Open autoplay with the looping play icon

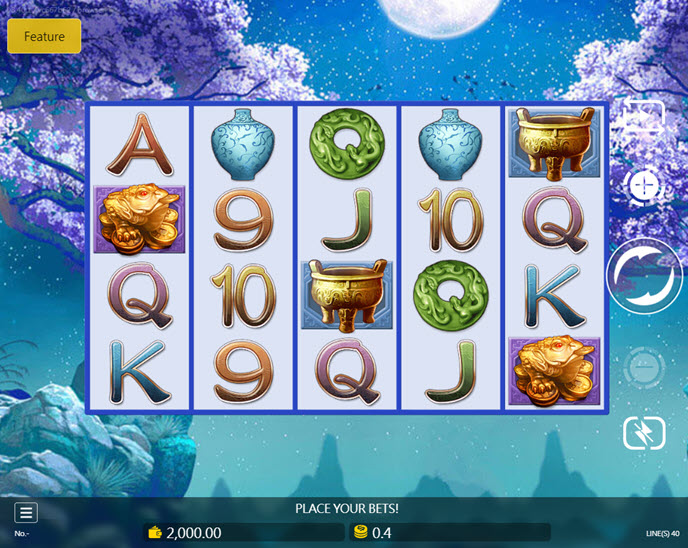click(x=644, y=118)
